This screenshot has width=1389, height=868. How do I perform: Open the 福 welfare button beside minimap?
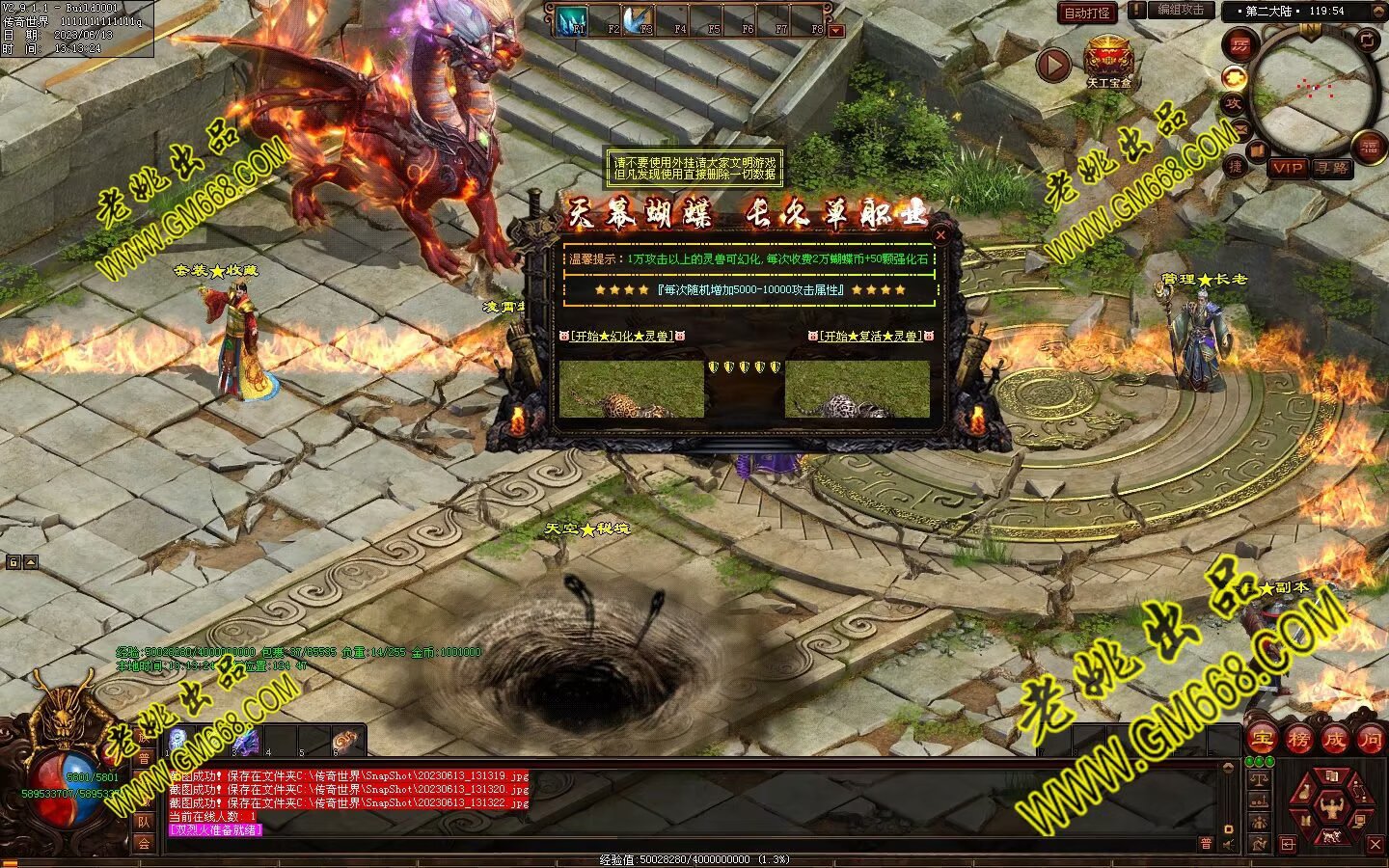(1370, 147)
